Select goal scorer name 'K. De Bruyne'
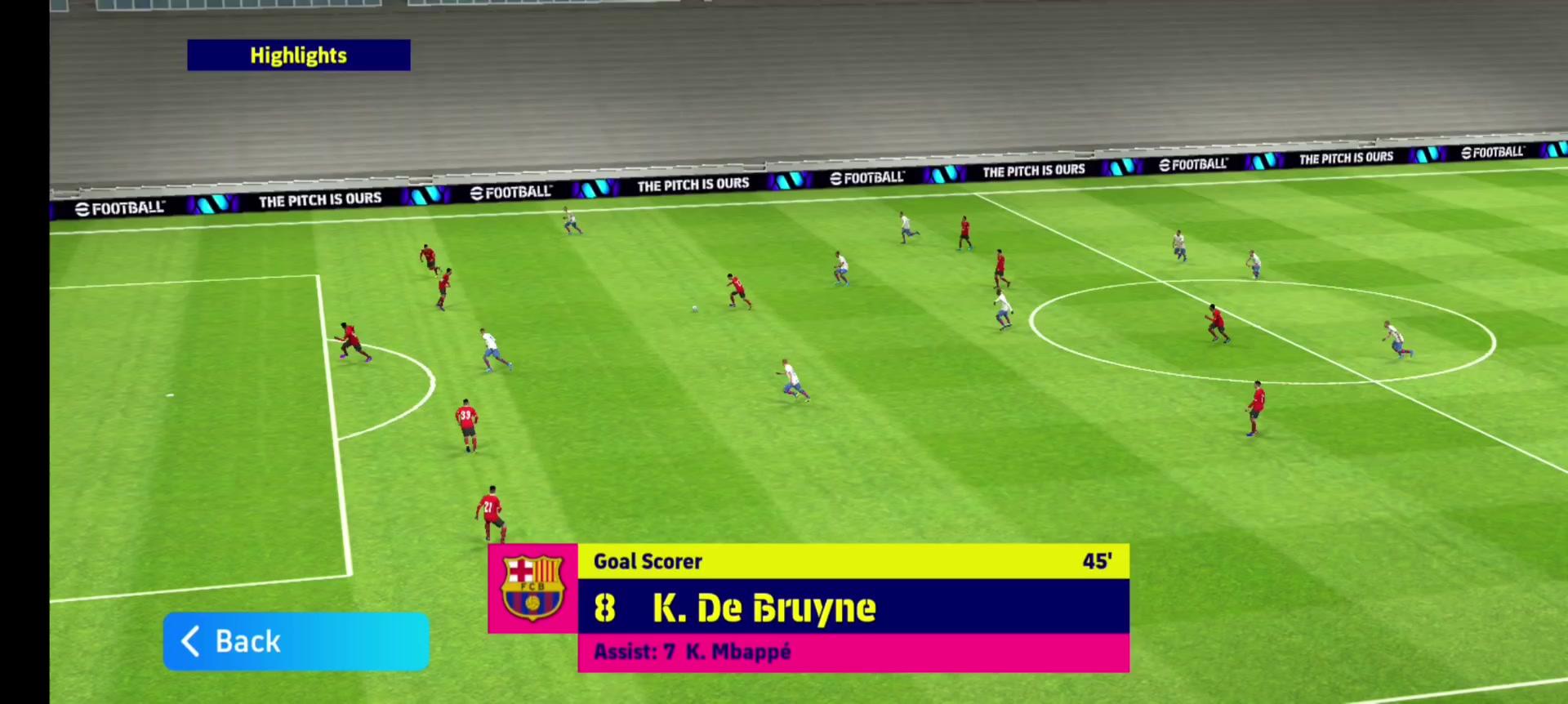1568x704 pixels. (764, 608)
